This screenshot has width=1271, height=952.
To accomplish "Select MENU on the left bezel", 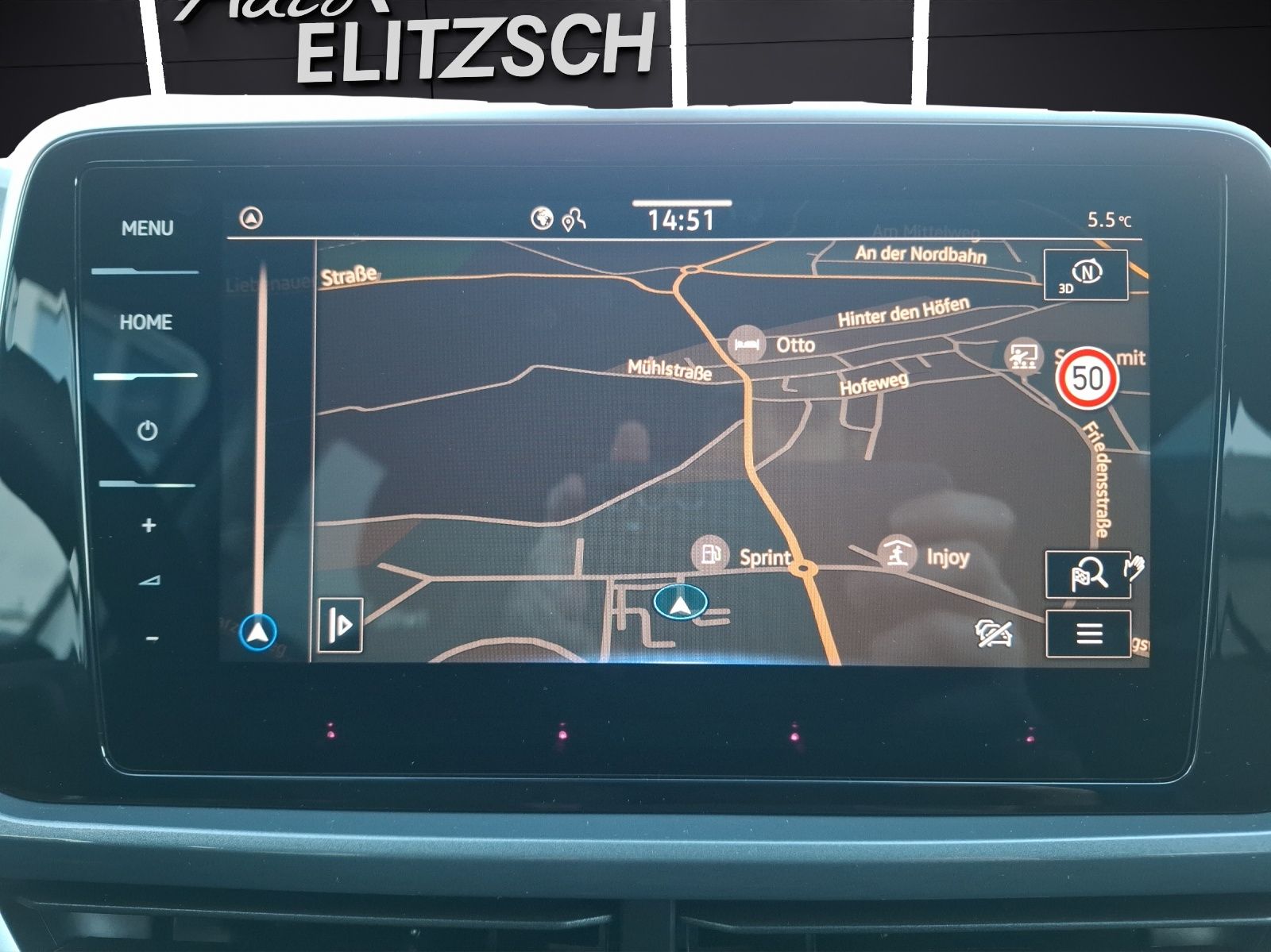I will (147, 227).
